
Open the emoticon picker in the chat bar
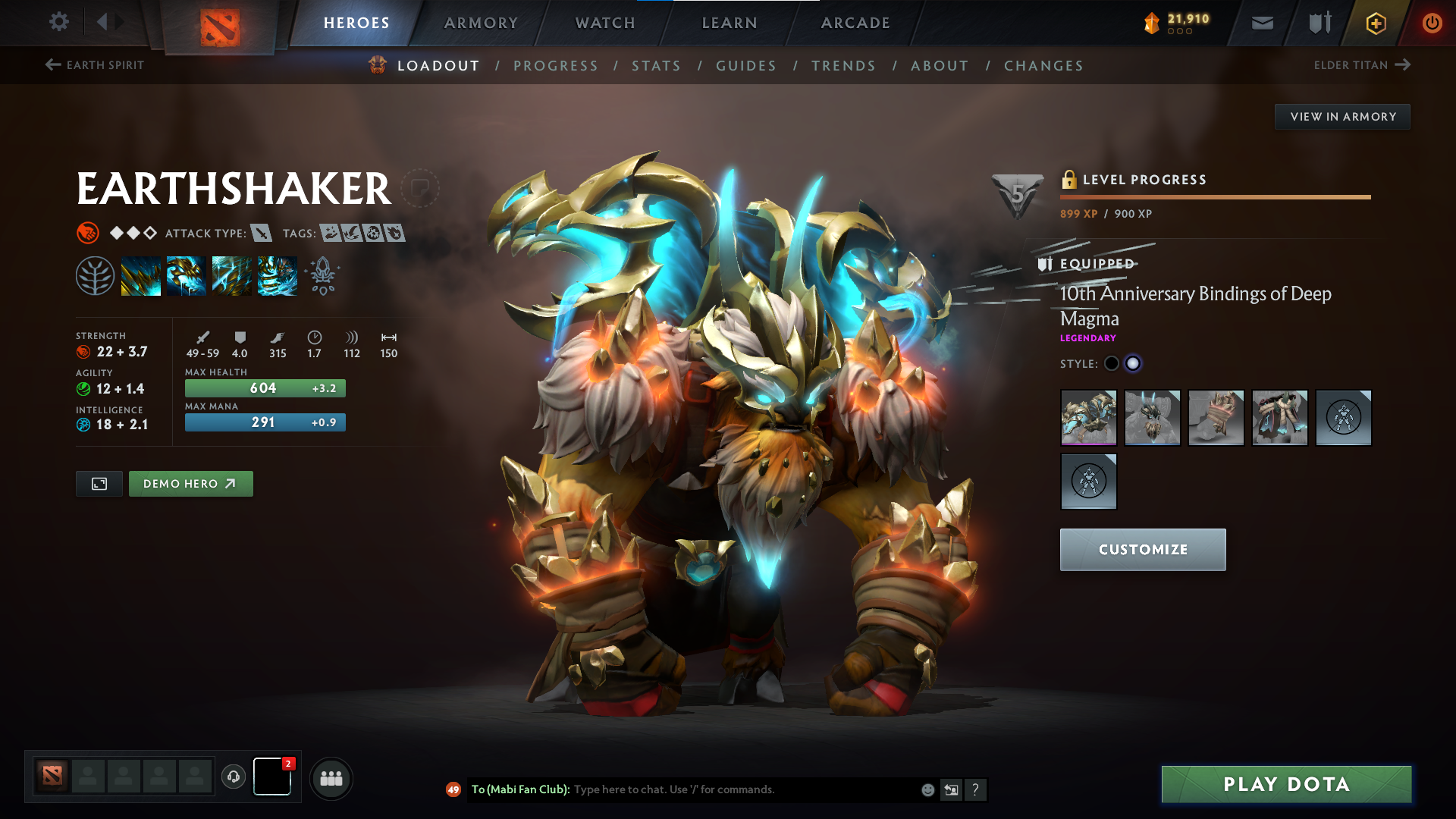click(x=927, y=789)
